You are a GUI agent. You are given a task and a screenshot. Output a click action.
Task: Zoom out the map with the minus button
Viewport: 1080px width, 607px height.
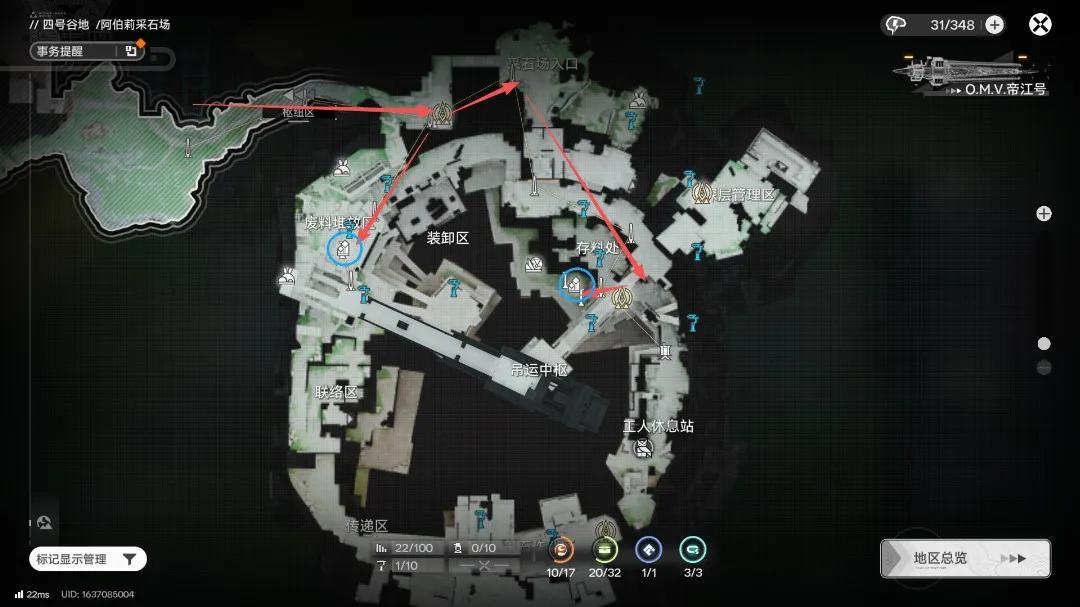tap(1044, 368)
